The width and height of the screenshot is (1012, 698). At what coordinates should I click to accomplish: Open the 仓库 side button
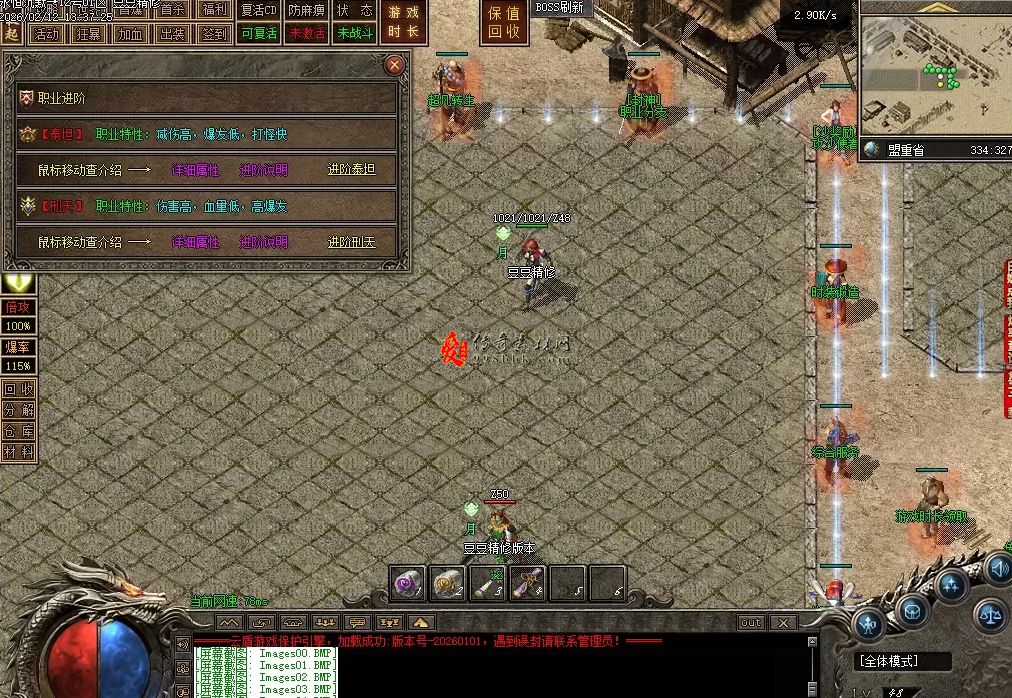pos(18,431)
